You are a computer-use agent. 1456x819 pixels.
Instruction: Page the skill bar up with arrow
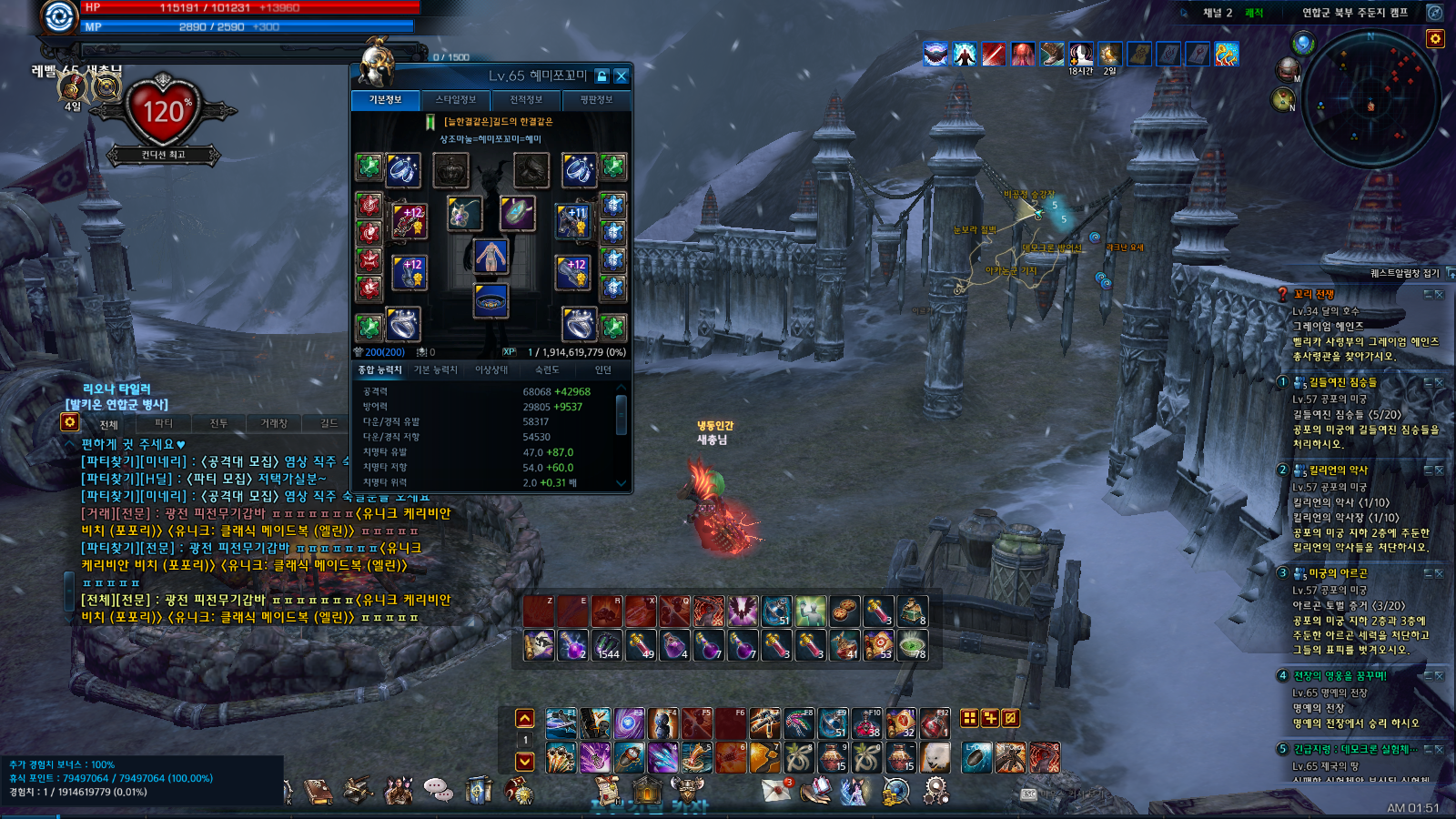click(x=525, y=719)
